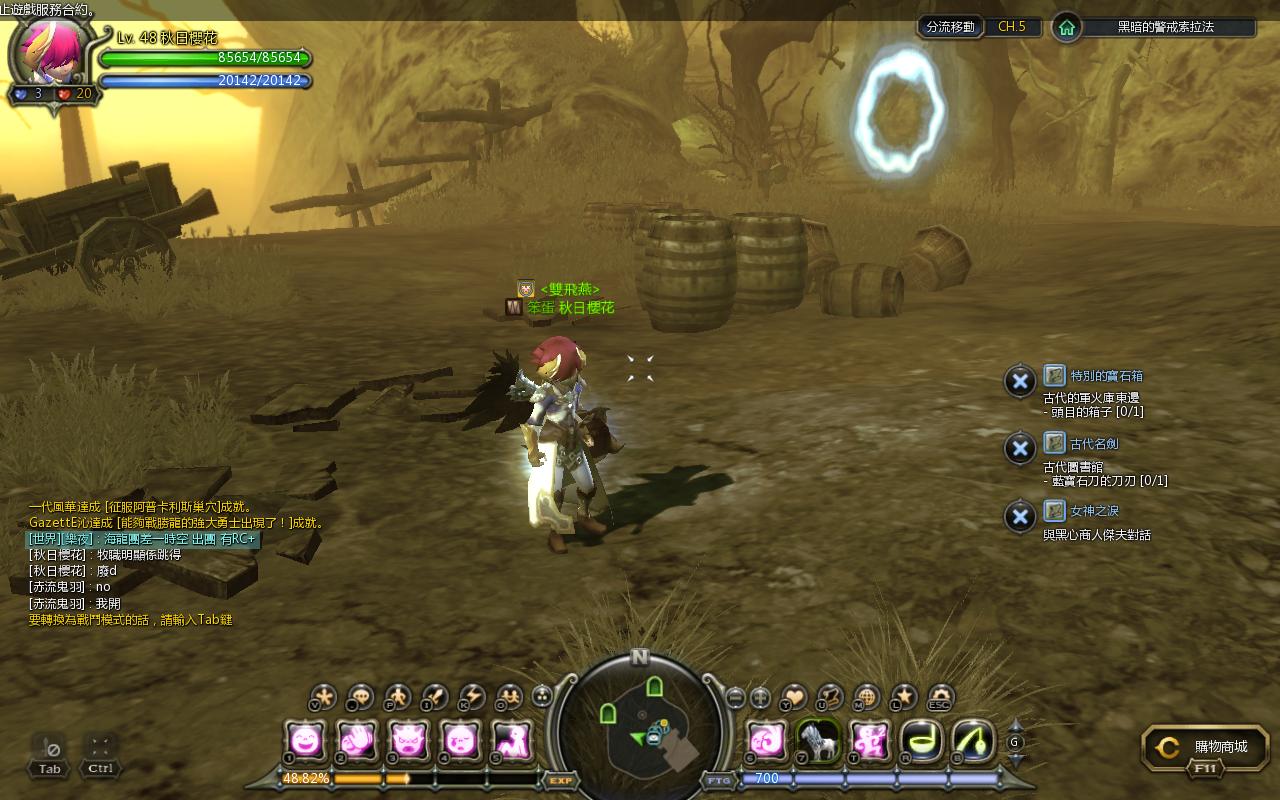Activate the waving hand emote
The width and height of the screenshot is (1280, 800).
(356, 741)
